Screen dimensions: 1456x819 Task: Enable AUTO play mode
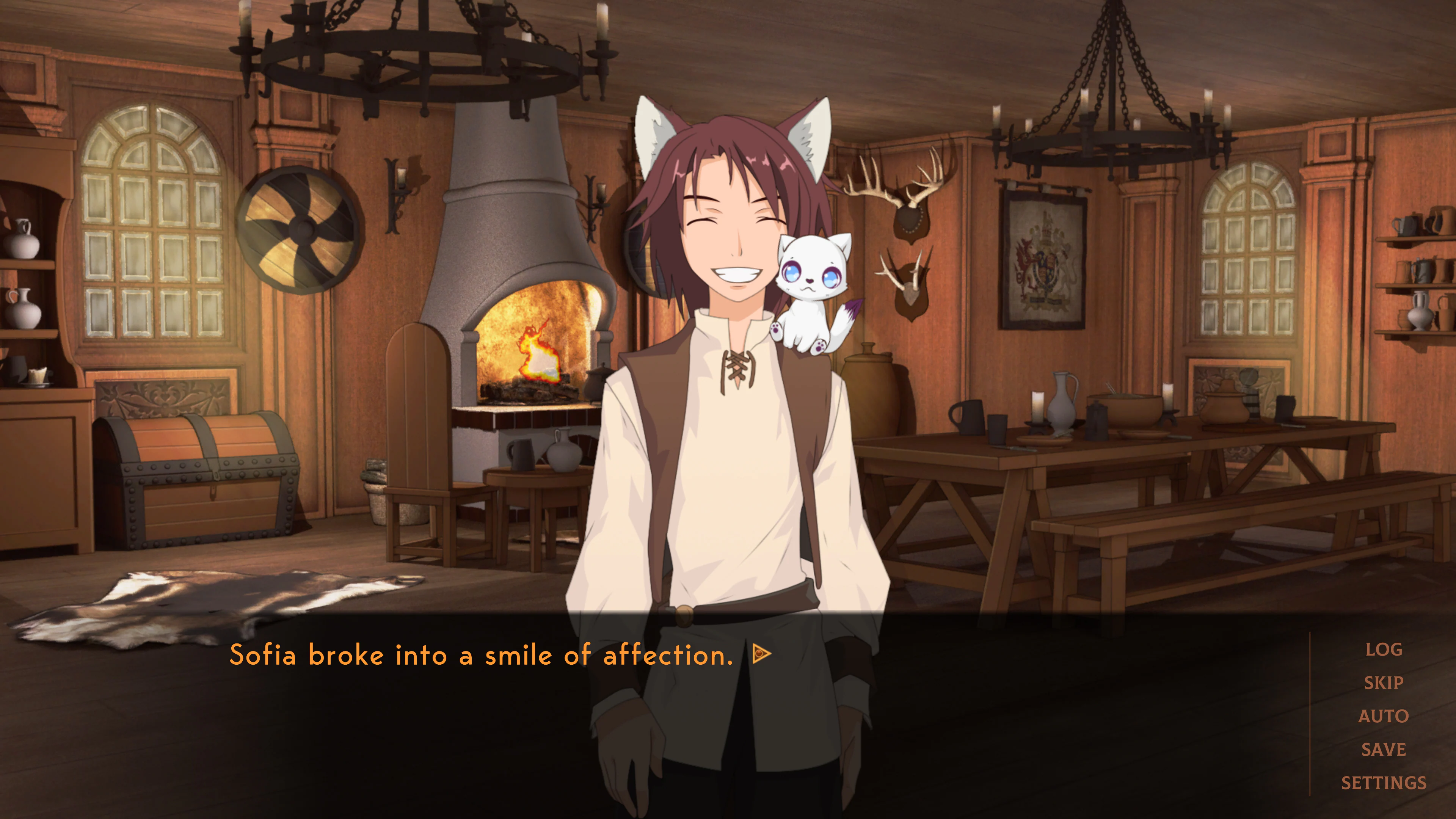(1383, 716)
